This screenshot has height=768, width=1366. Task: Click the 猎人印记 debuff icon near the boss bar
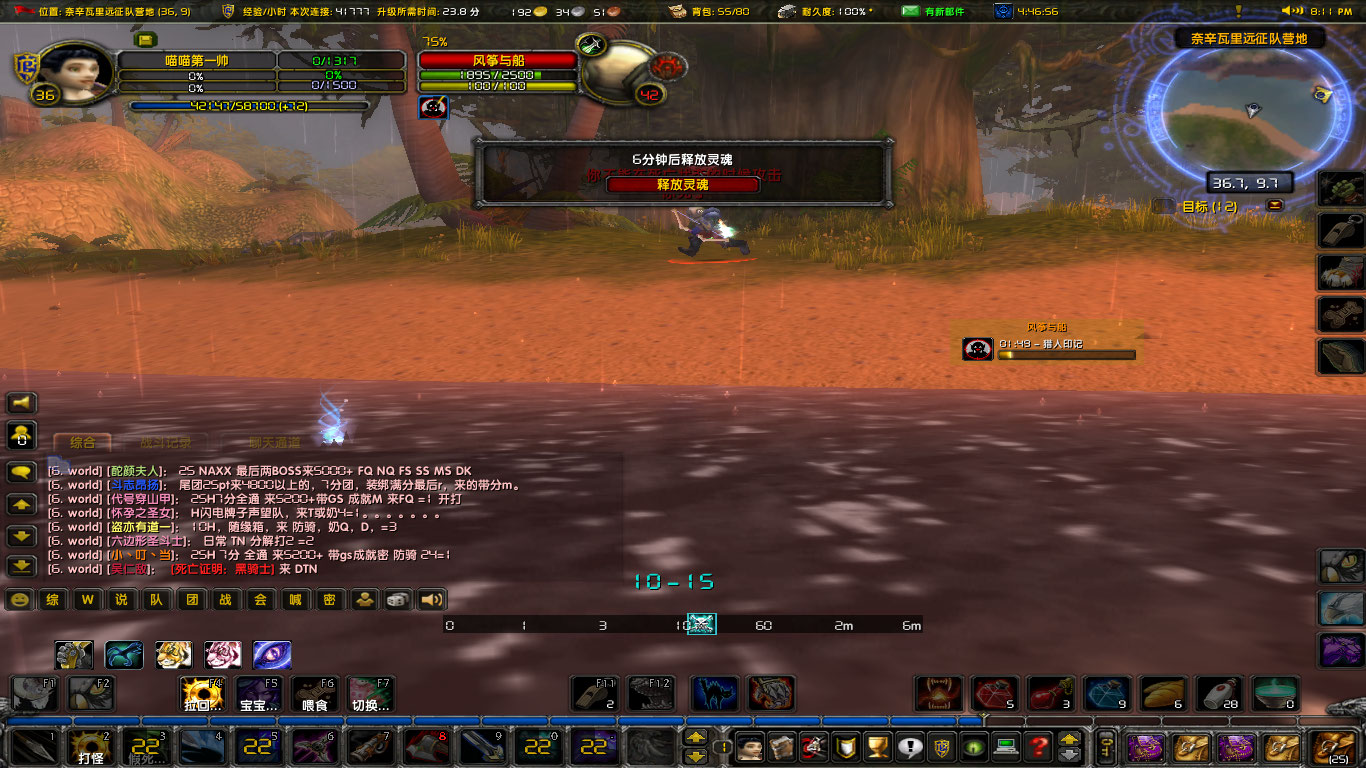point(977,350)
